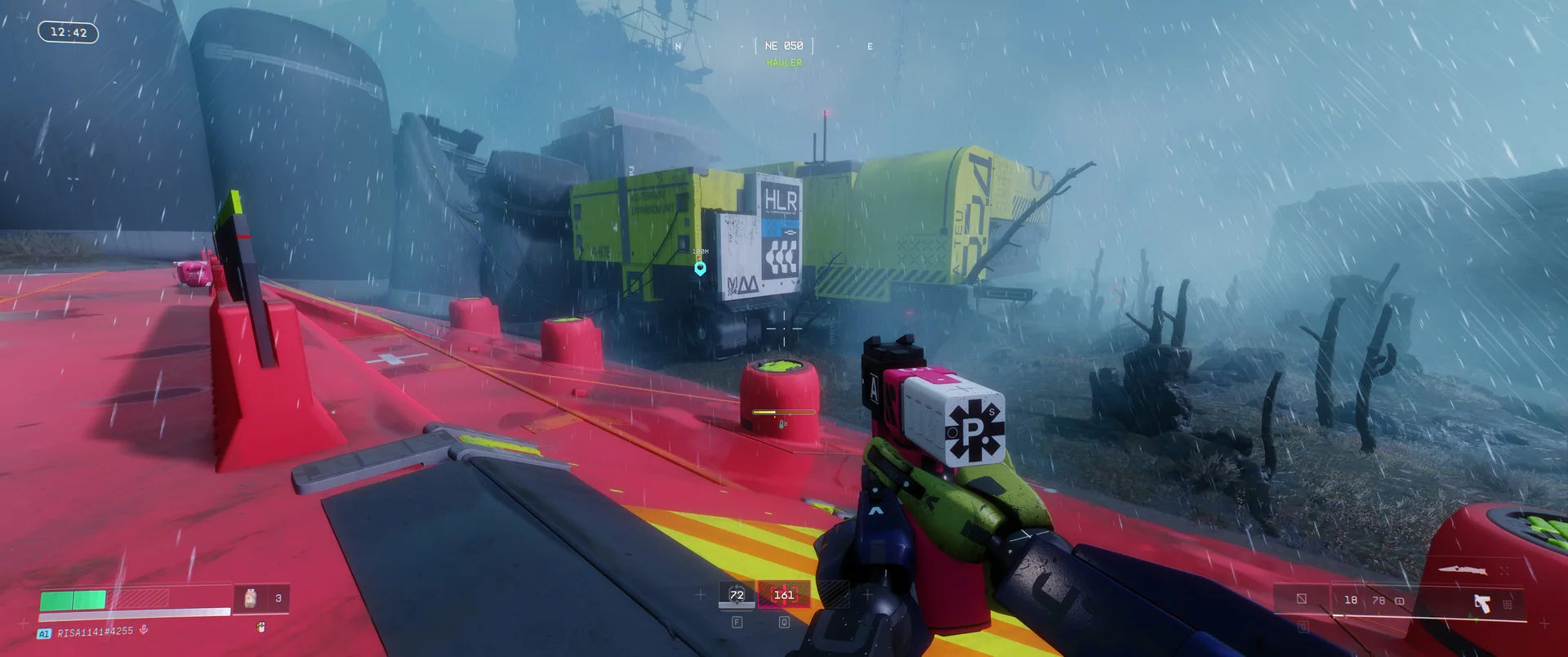The height and width of the screenshot is (657, 1568).
Task: Switch to the knife melee weapon slot
Action: click(x=1462, y=570)
